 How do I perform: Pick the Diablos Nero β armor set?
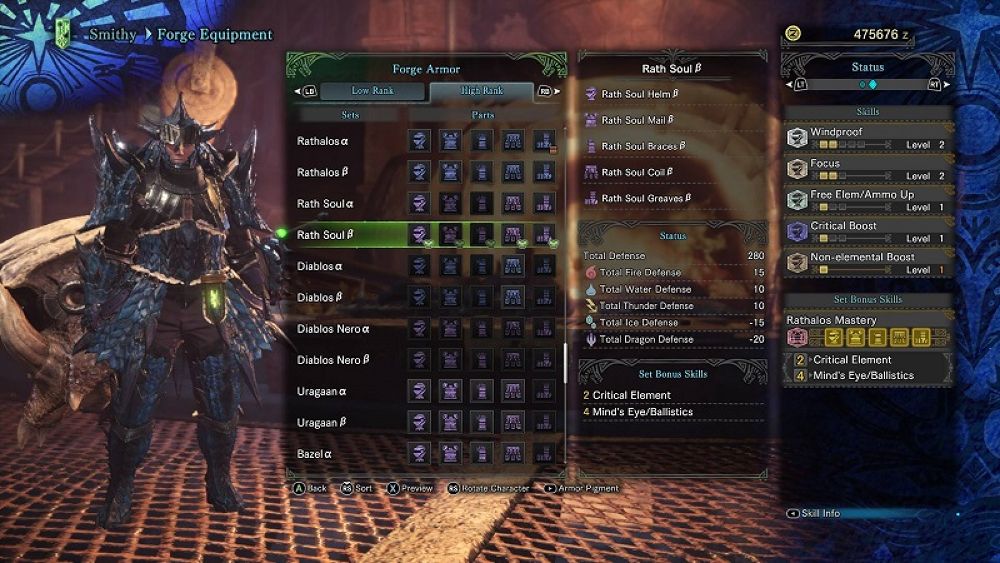(334, 360)
